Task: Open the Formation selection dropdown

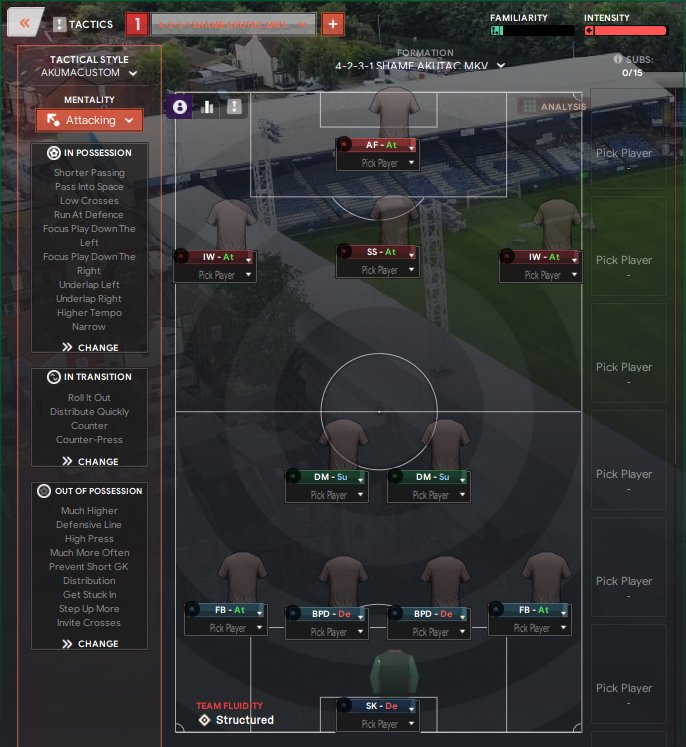Action: tap(420, 66)
